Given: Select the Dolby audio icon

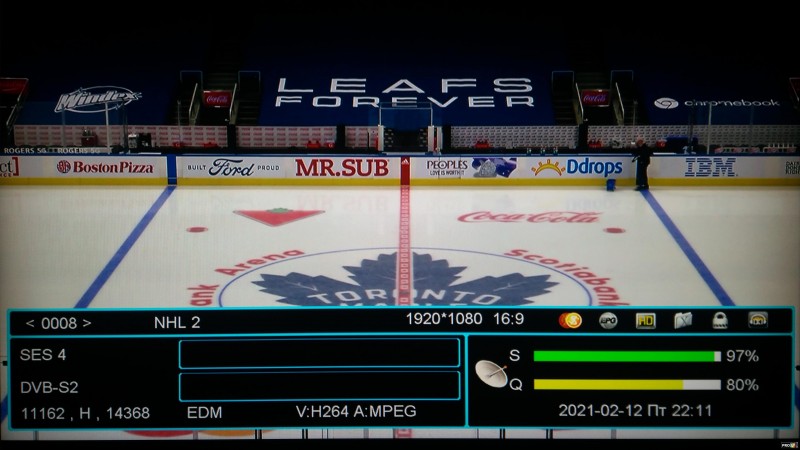Looking at the screenshot, I should 758,321.
